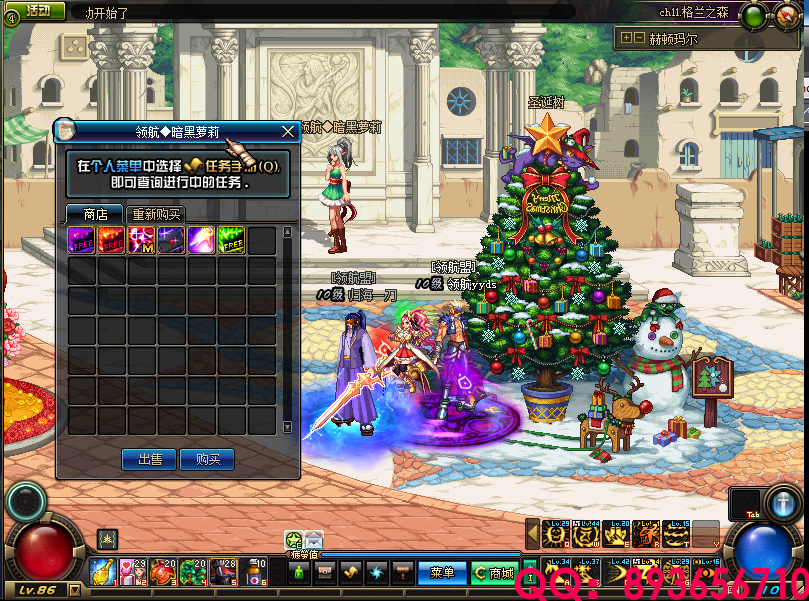Click the 购买 buy button
Image resolution: width=809 pixels, height=601 pixels.
(x=208, y=459)
